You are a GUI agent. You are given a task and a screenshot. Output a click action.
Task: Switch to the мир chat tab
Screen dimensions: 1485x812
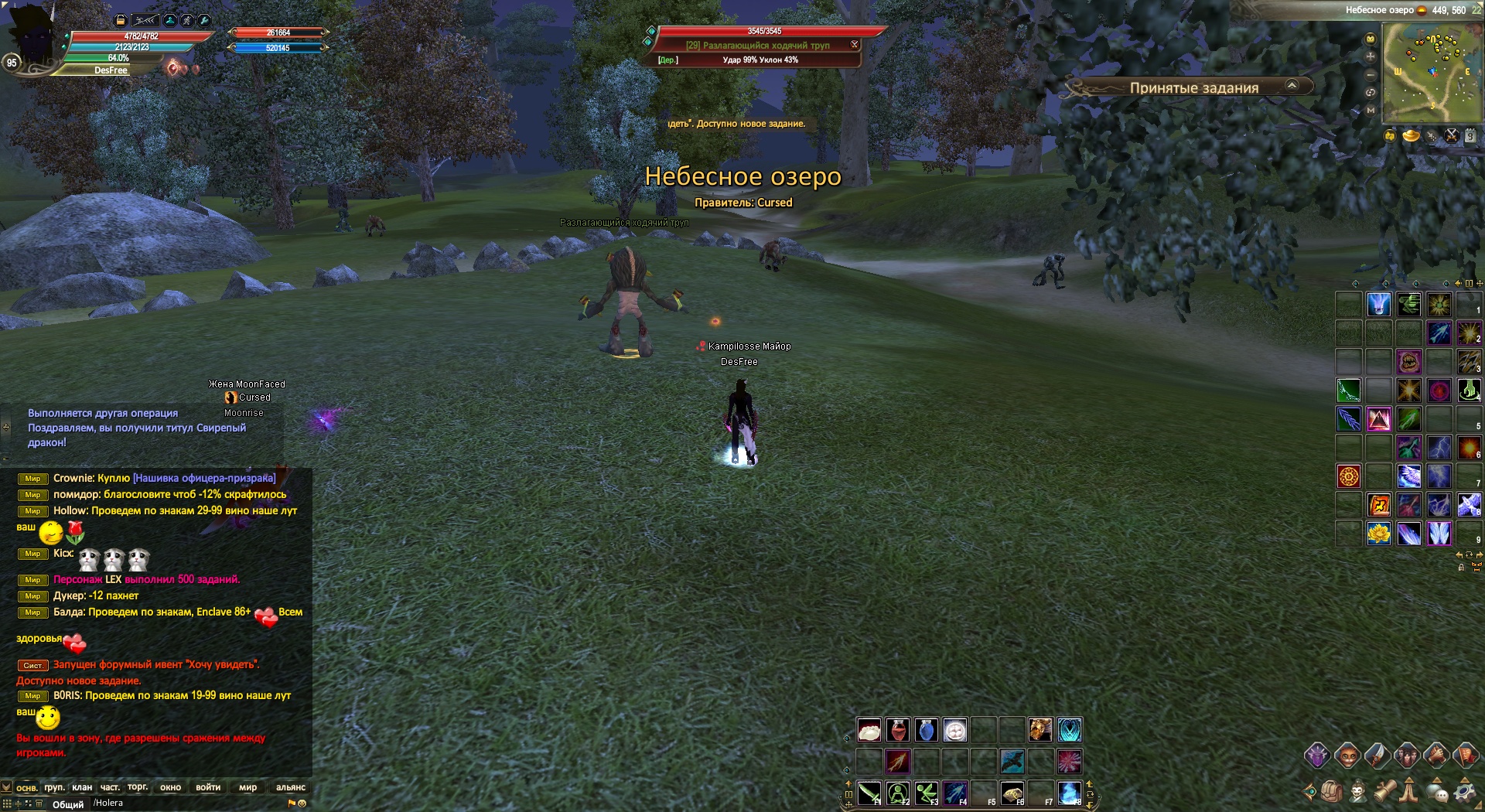coord(247,787)
